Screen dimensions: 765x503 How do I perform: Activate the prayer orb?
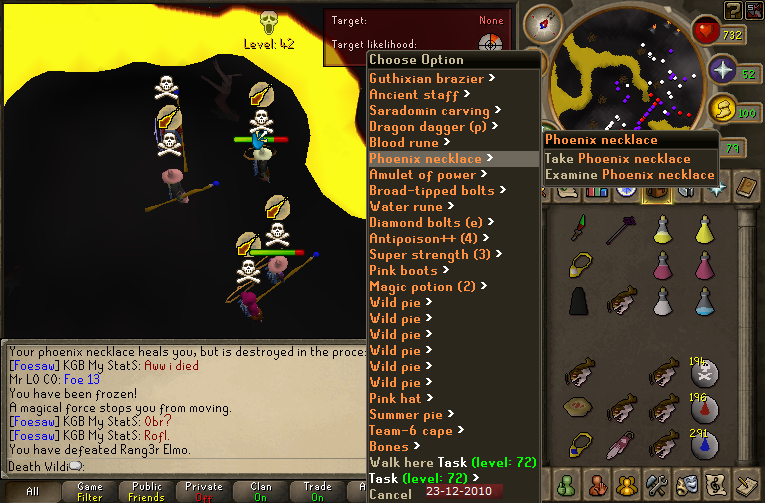coord(721,70)
